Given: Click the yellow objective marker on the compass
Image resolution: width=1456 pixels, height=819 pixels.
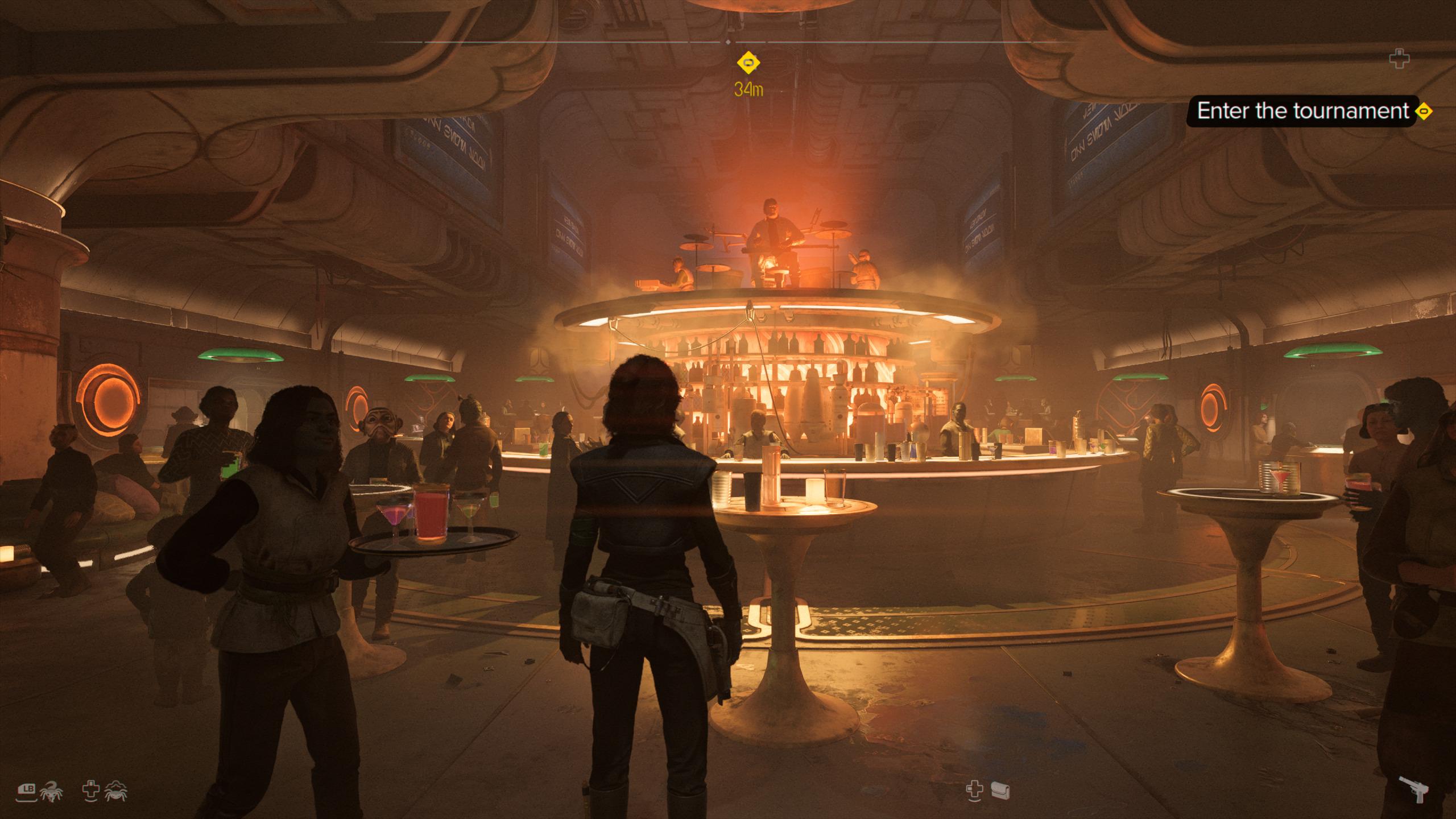Looking at the screenshot, I should click(x=748, y=62).
